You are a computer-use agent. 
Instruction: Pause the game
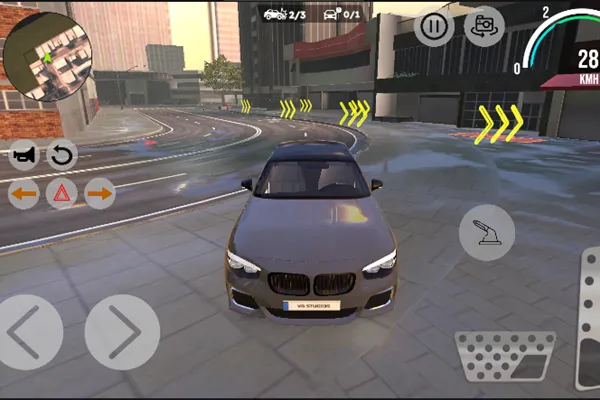tap(433, 26)
